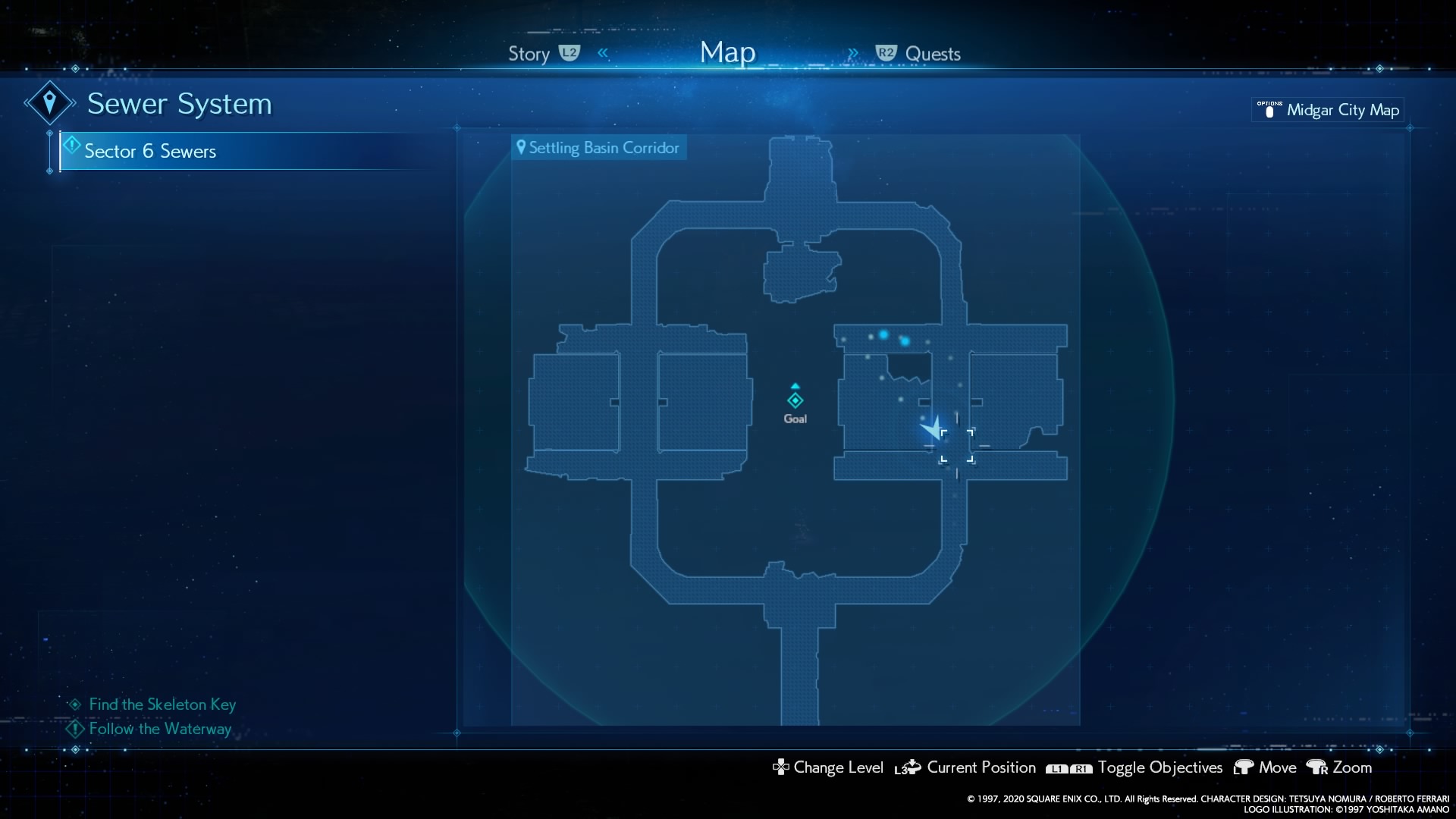The height and width of the screenshot is (819, 1456).
Task: Click the Move touchpad icon
Action: pyautogui.click(x=1243, y=767)
